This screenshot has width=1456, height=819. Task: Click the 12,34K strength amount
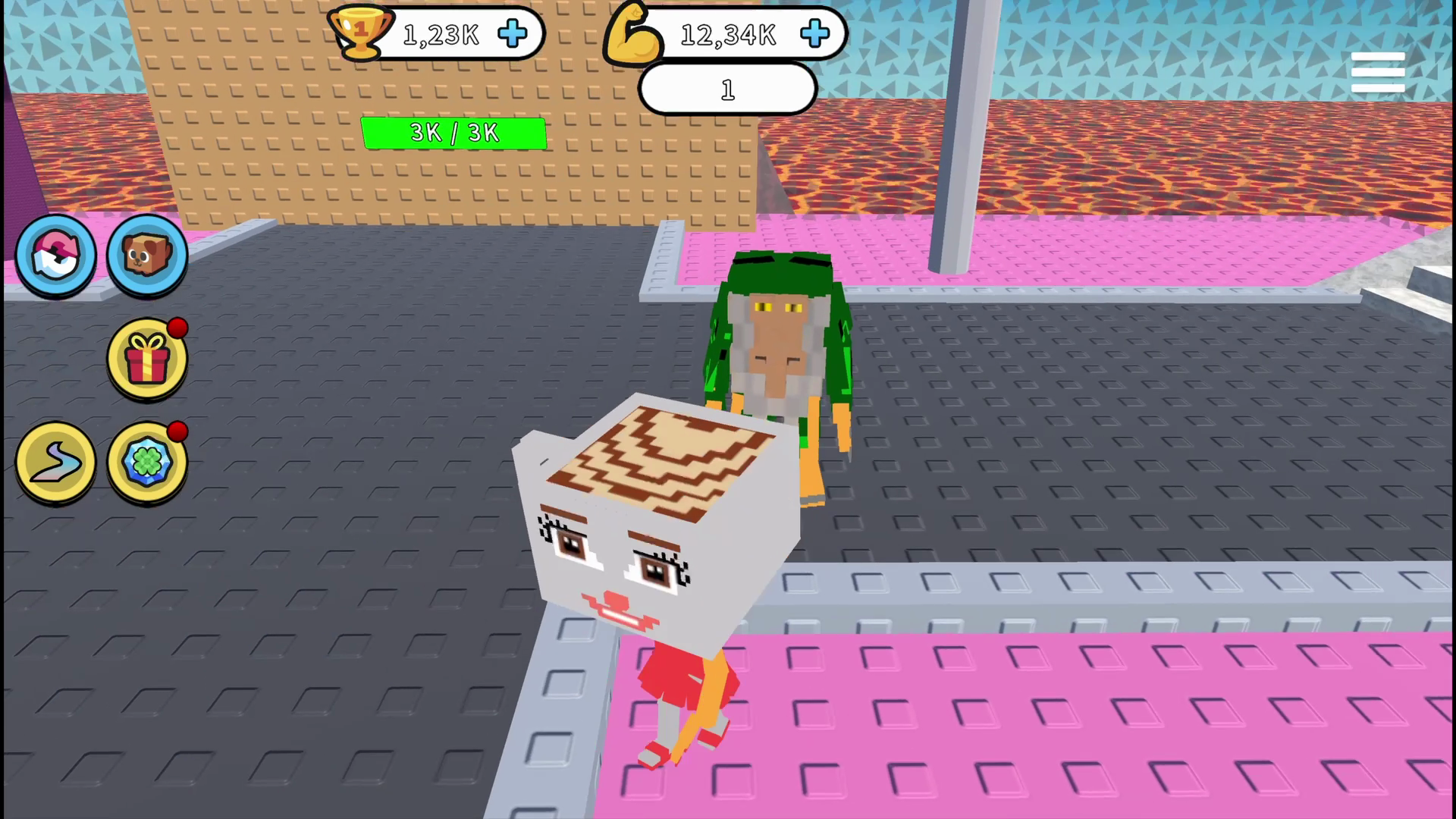point(727,34)
